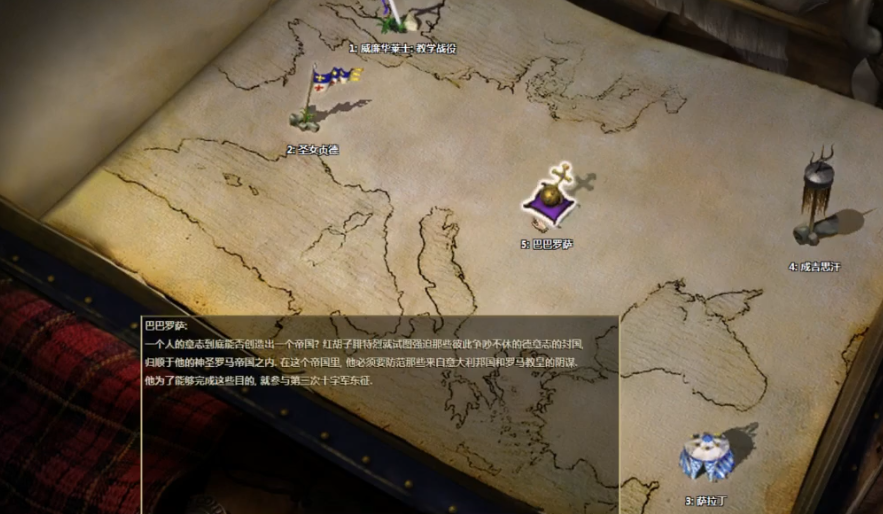Select the William Wallace tutorial campaign

[400, 20]
